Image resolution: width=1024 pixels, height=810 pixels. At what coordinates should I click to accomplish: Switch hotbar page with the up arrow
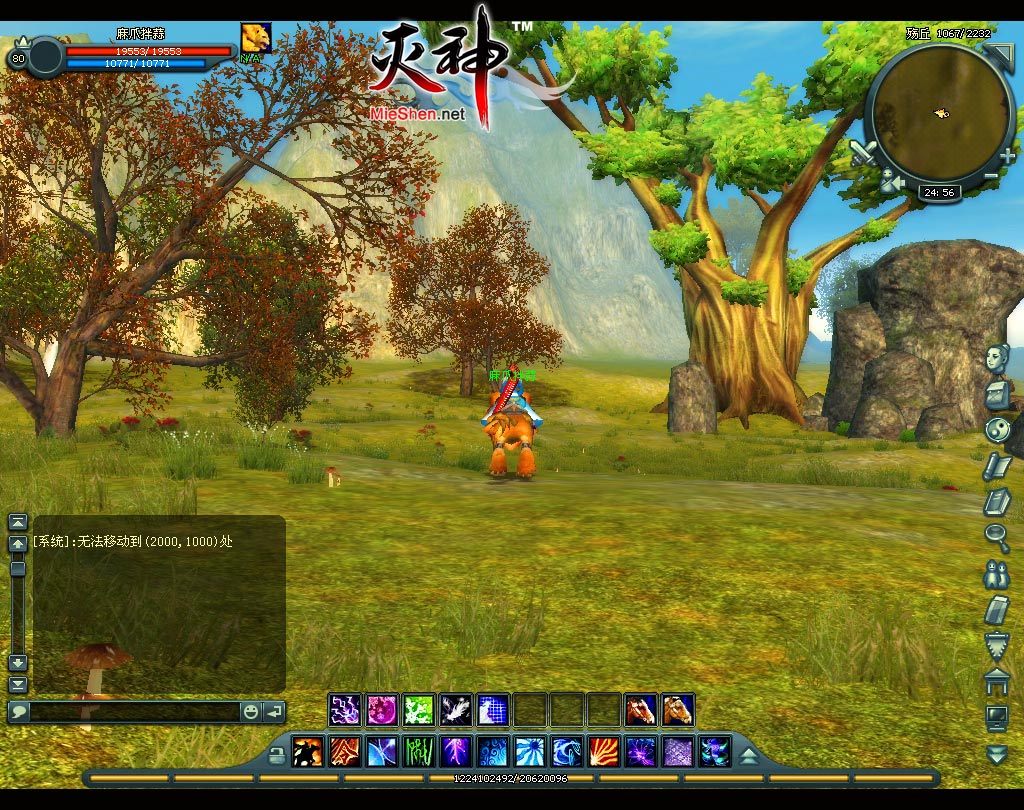(x=748, y=753)
